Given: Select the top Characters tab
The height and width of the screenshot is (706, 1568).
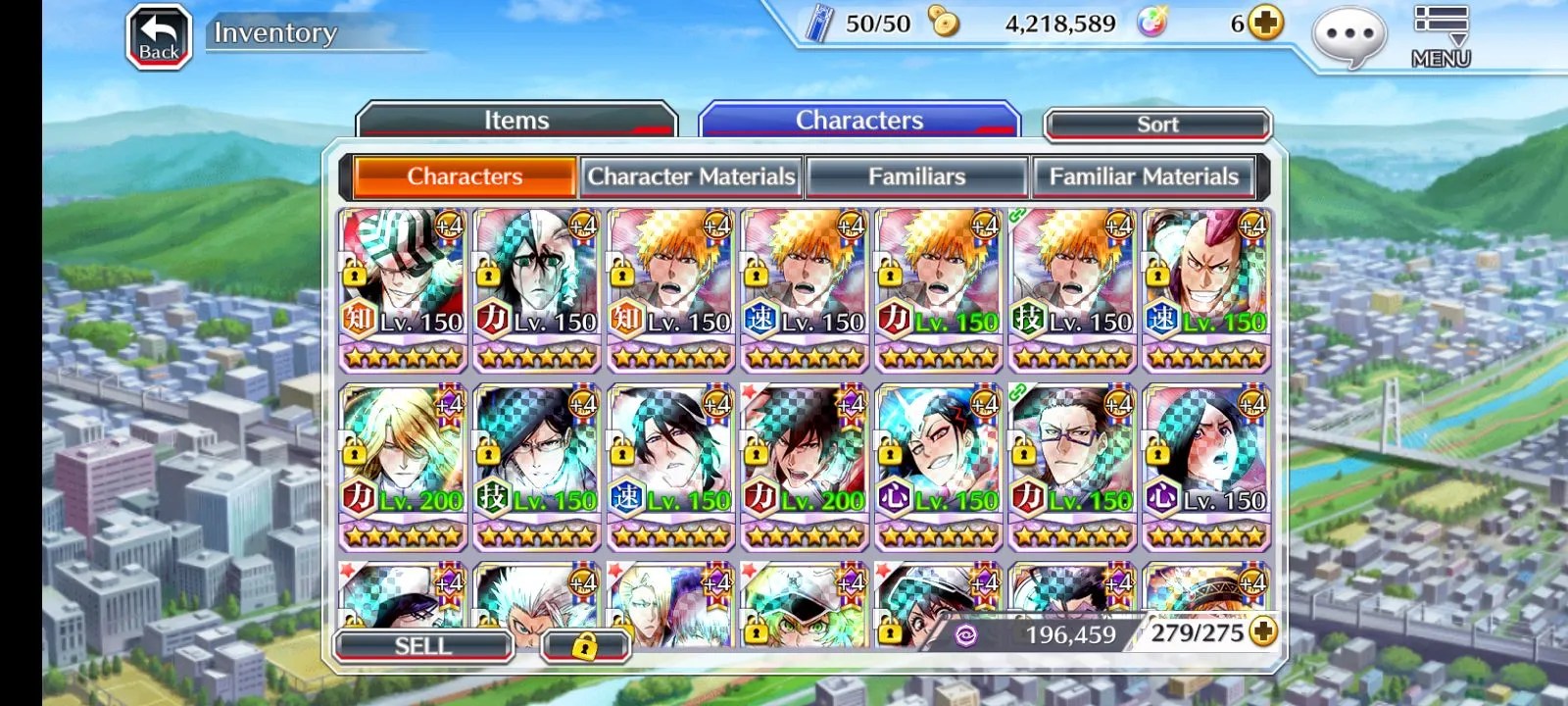Looking at the screenshot, I should (x=858, y=121).
